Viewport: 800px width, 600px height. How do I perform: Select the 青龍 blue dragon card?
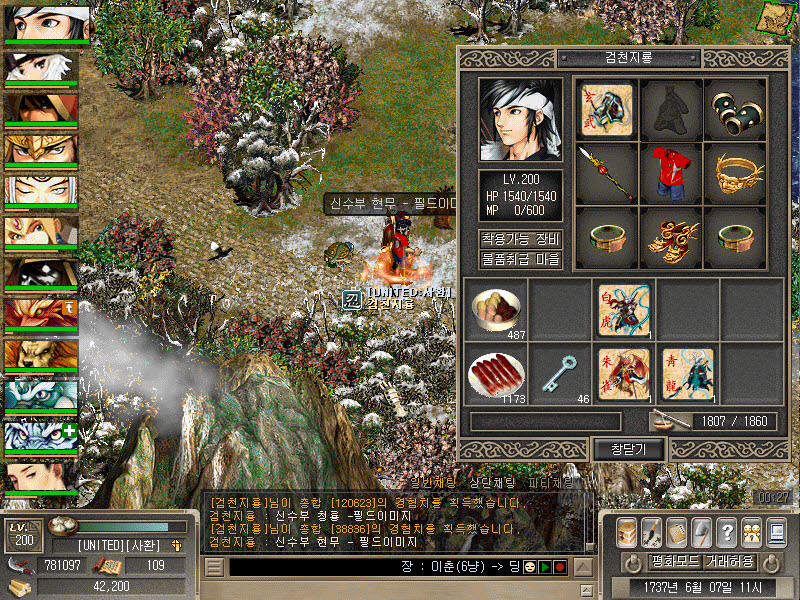point(687,372)
